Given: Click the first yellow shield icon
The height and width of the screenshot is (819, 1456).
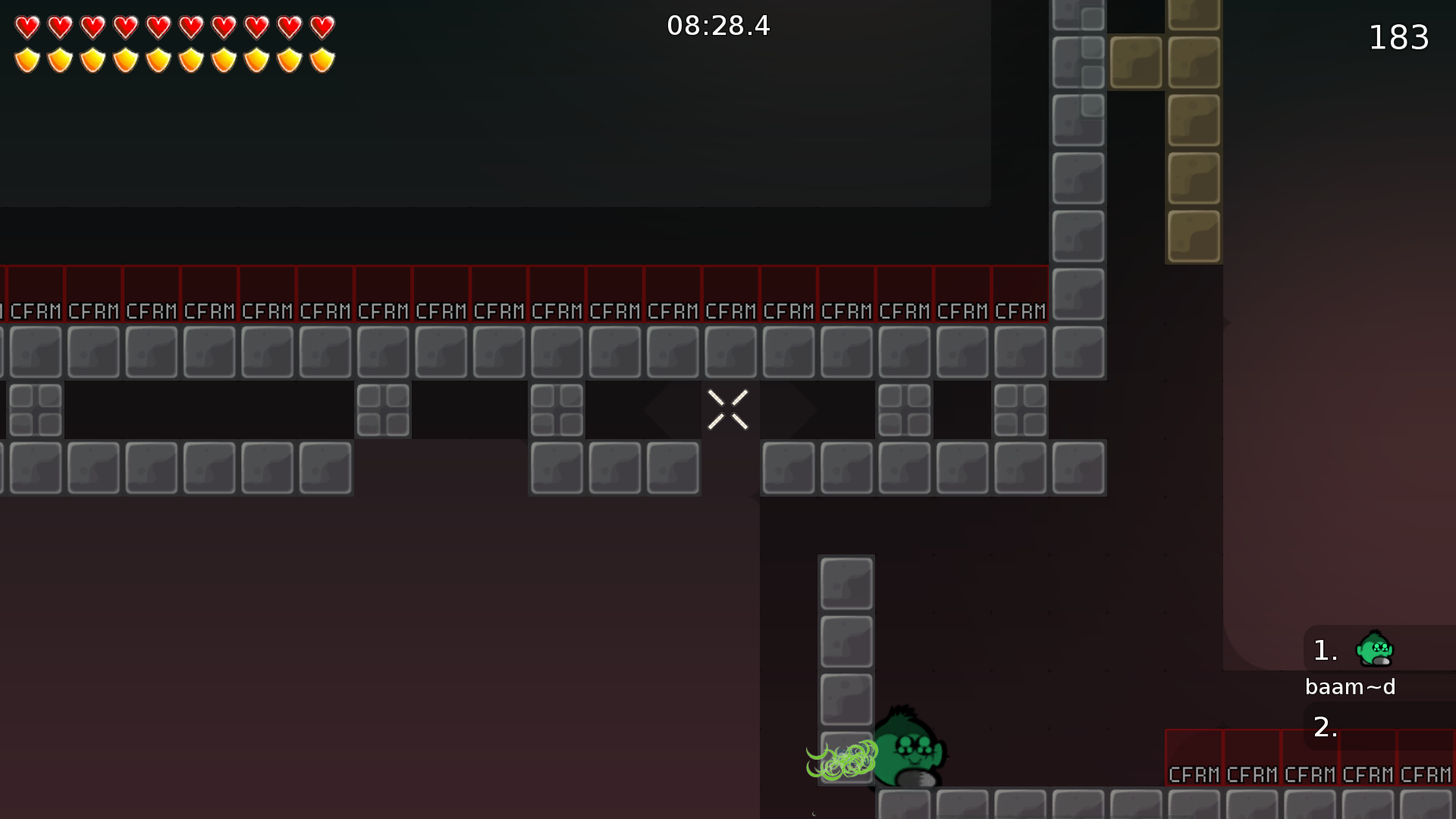Looking at the screenshot, I should click(x=27, y=58).
